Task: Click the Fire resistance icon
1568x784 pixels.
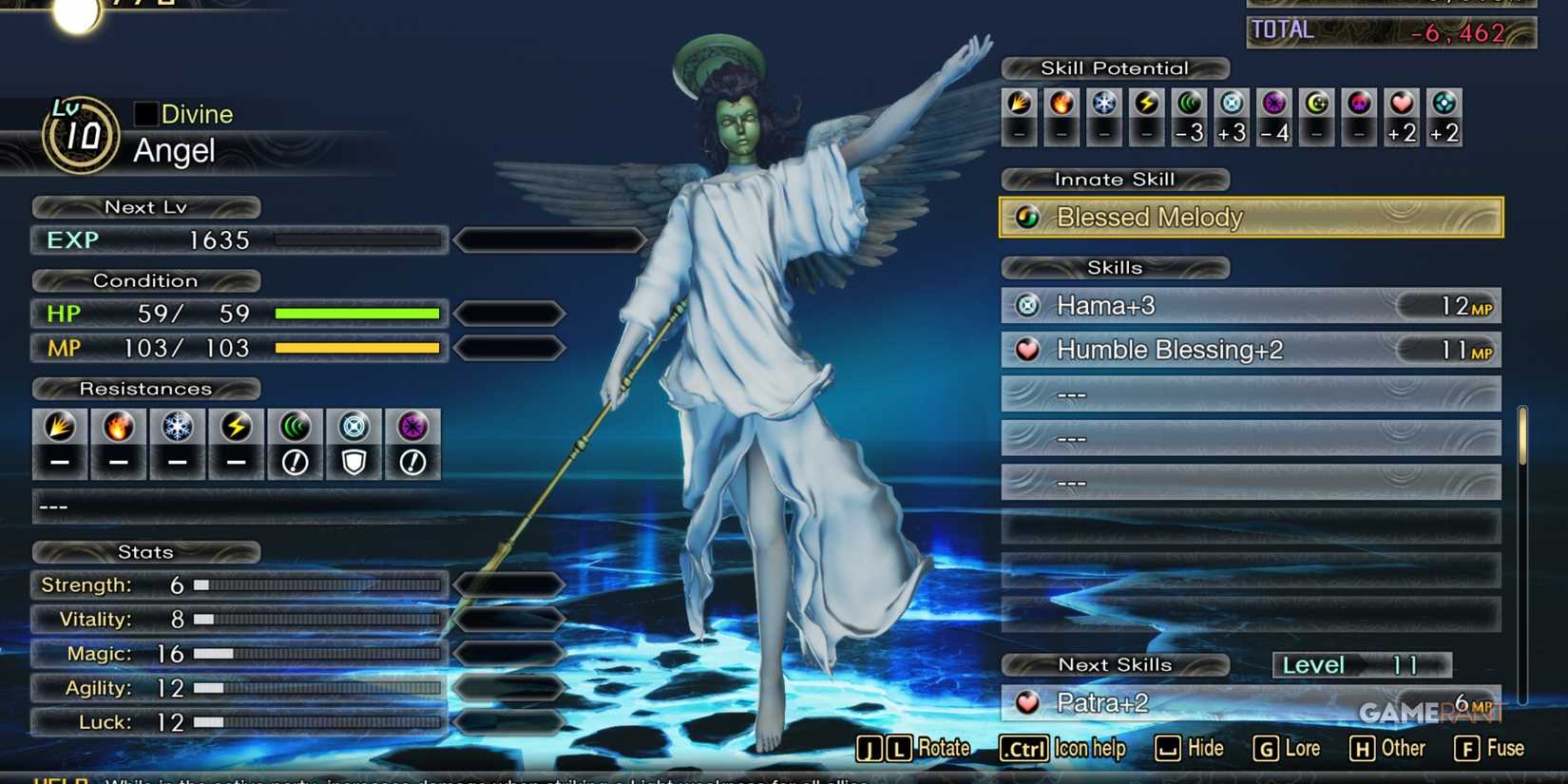Action: 118,427
